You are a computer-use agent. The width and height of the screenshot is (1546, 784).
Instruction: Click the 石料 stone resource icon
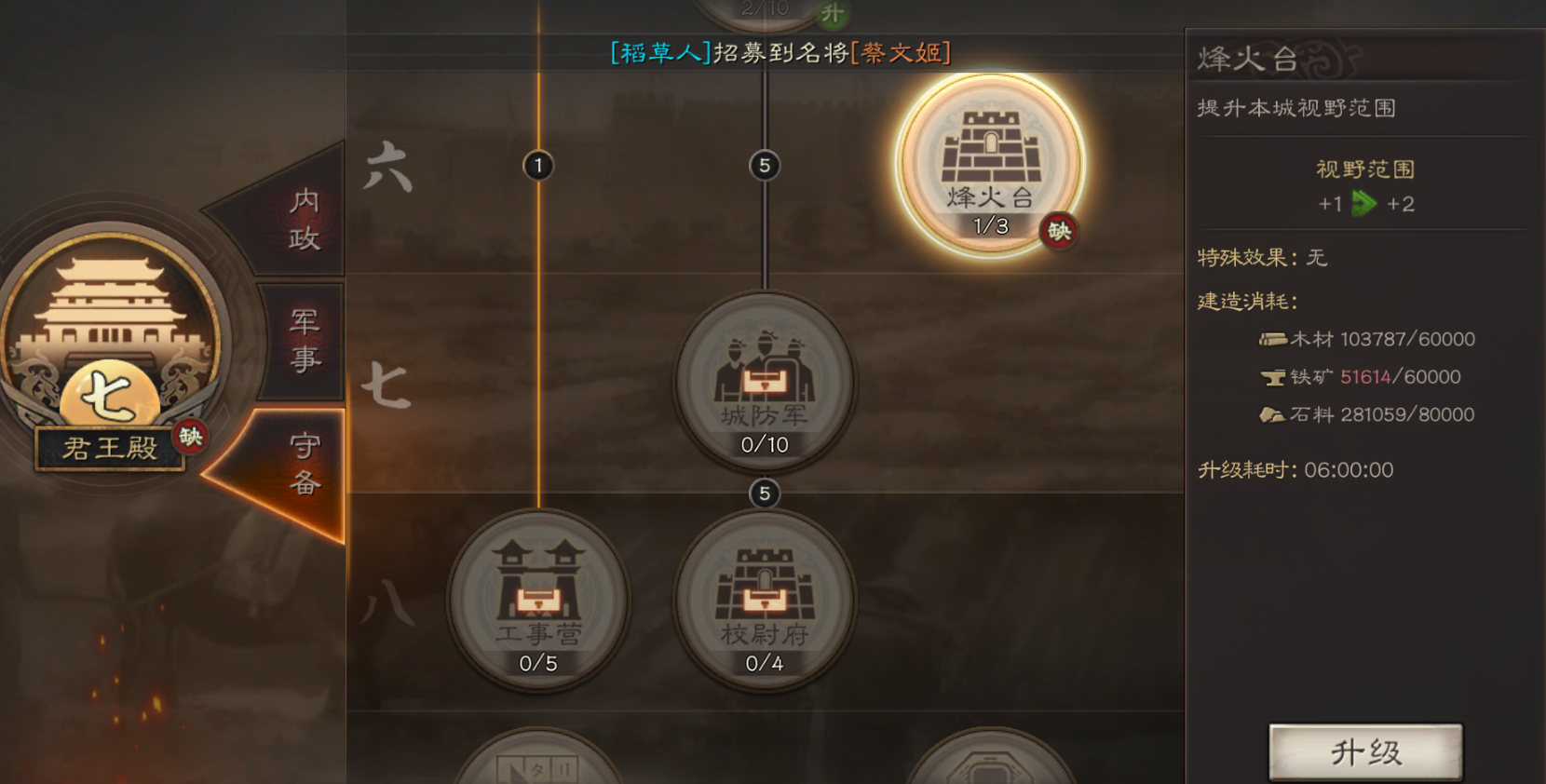1274,414
